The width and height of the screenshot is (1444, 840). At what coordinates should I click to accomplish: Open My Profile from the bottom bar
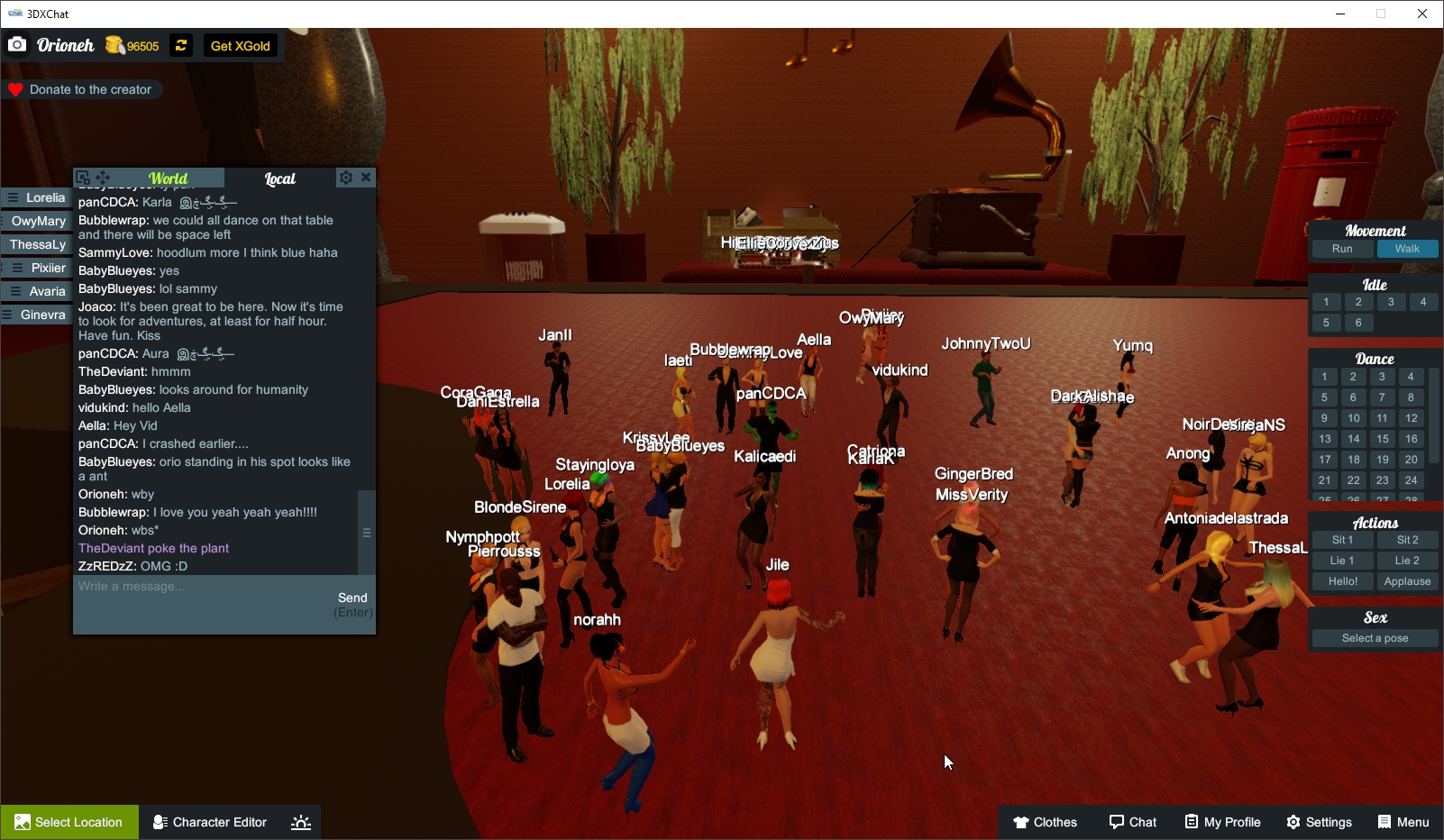click(x=1222, y=822)
